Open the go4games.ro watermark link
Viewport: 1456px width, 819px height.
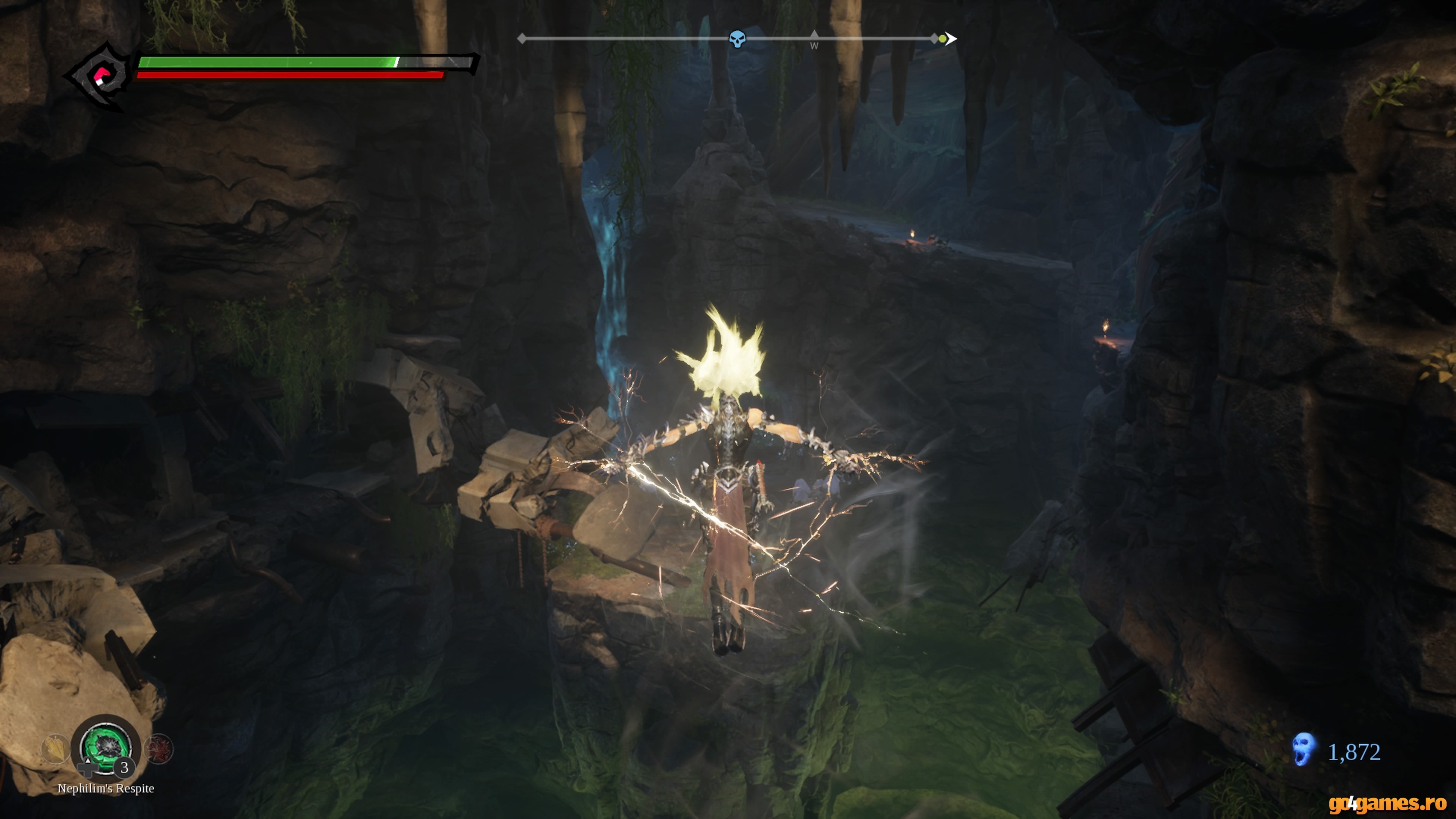(x=1387, y=803)
